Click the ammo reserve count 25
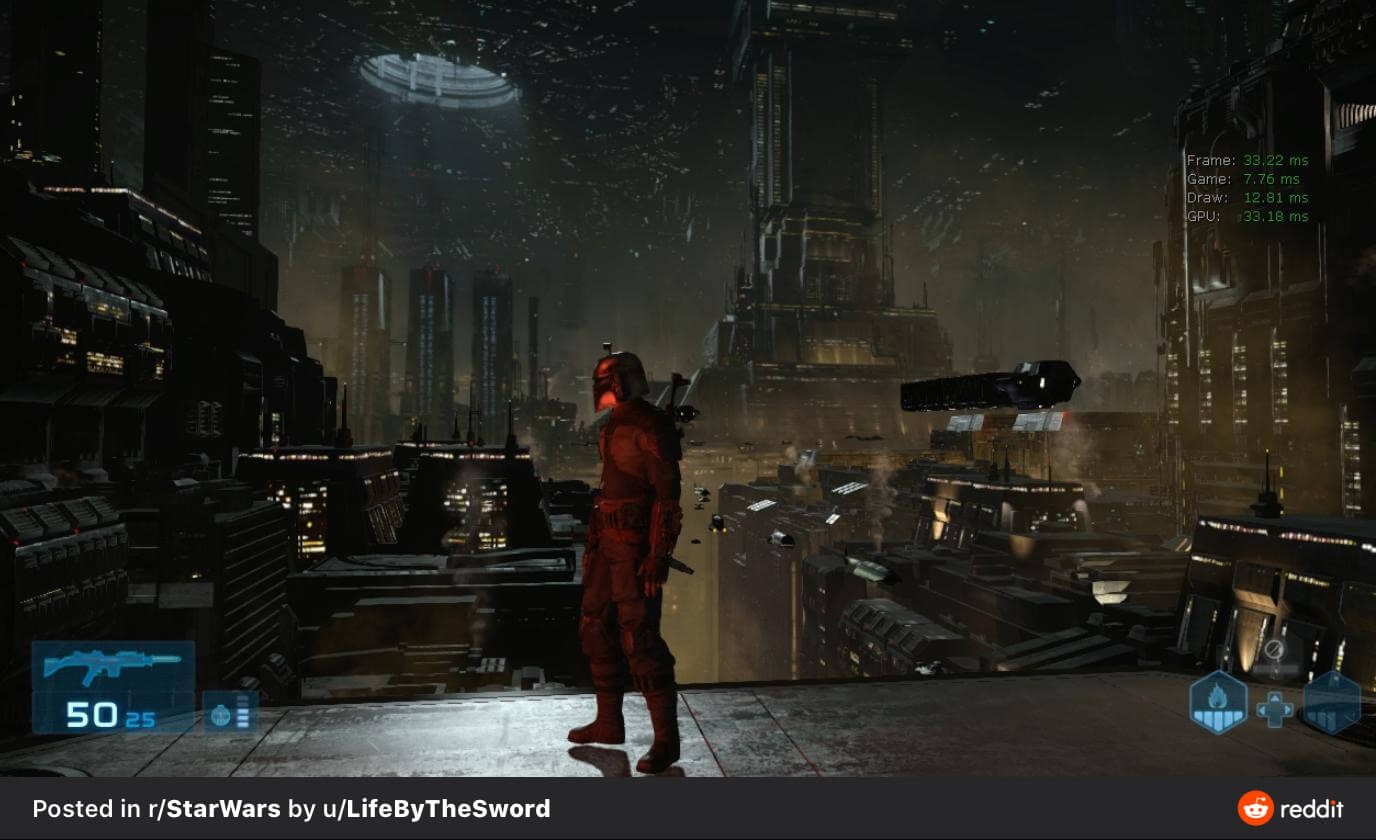 click(x=139, y=718)
